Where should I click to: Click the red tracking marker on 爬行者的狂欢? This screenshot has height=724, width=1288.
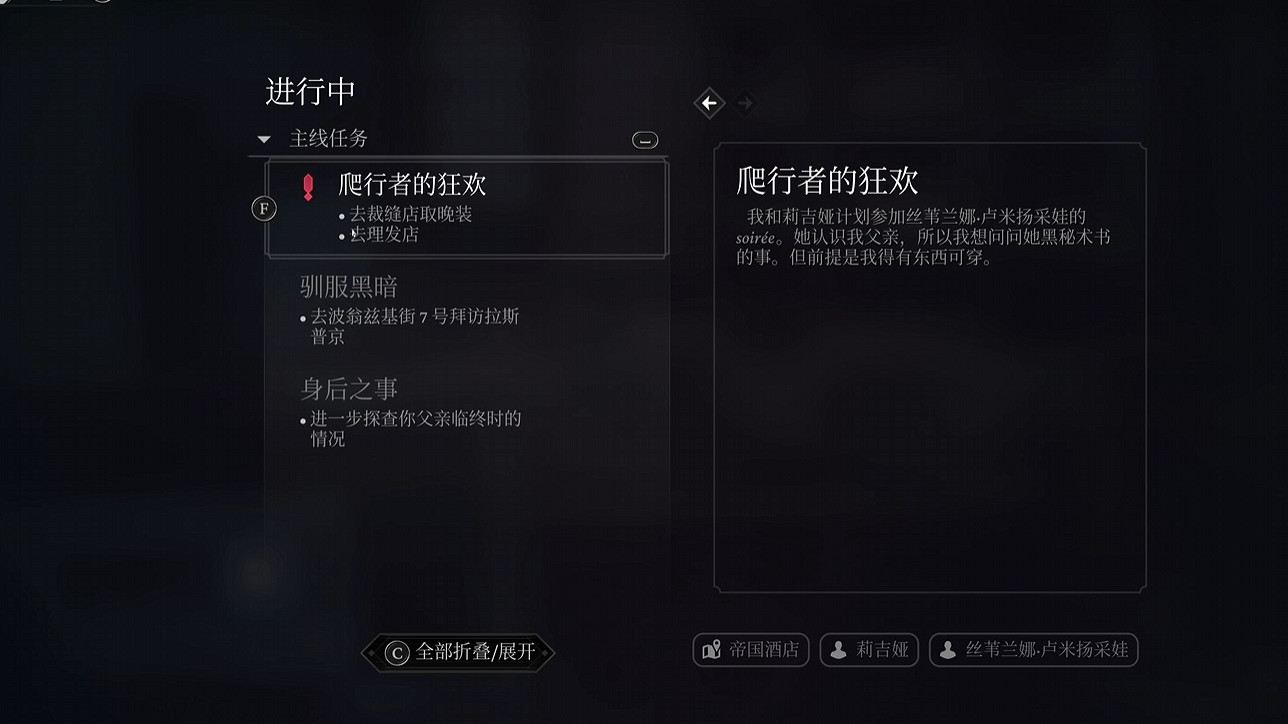point(307,187)
